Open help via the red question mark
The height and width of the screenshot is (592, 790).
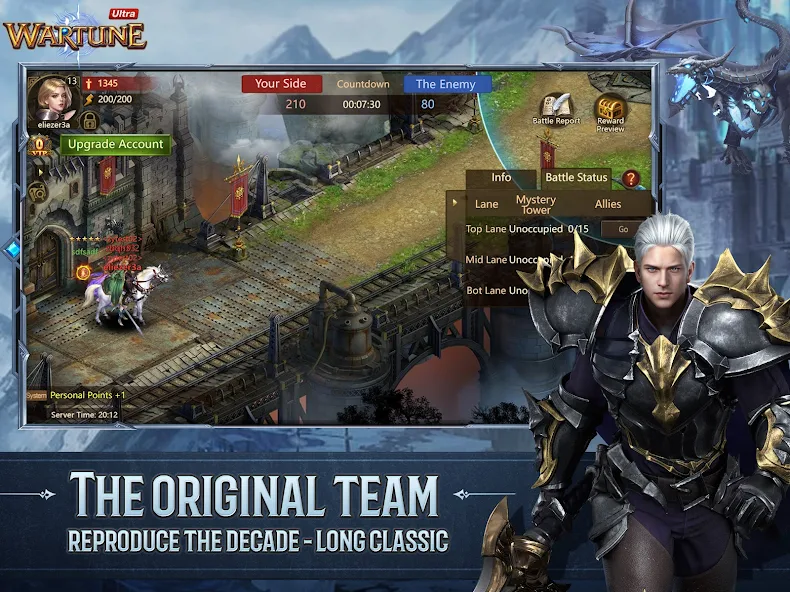click(x=631, y=179)
